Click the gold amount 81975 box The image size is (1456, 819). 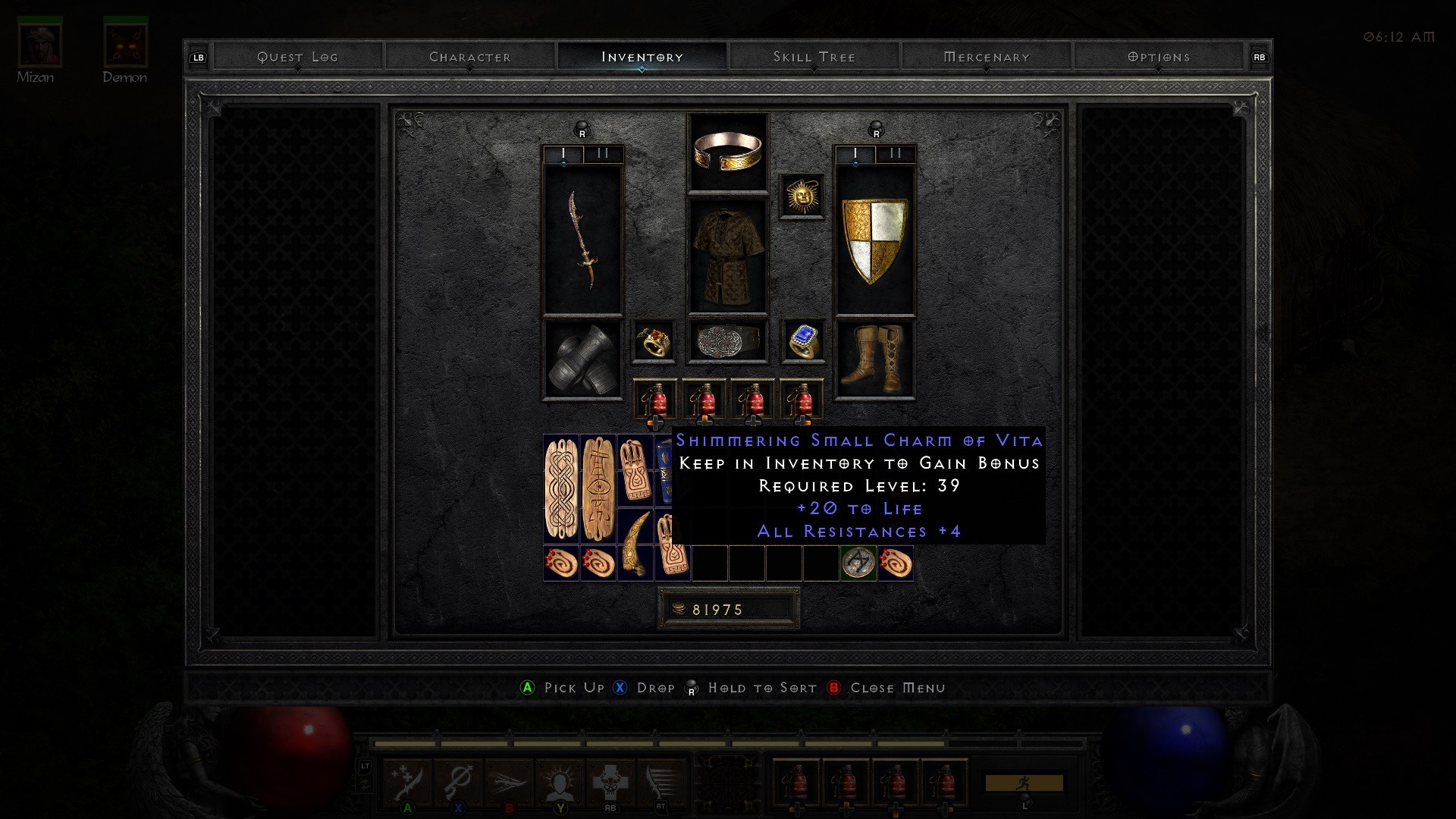click(x=728, y=609)
